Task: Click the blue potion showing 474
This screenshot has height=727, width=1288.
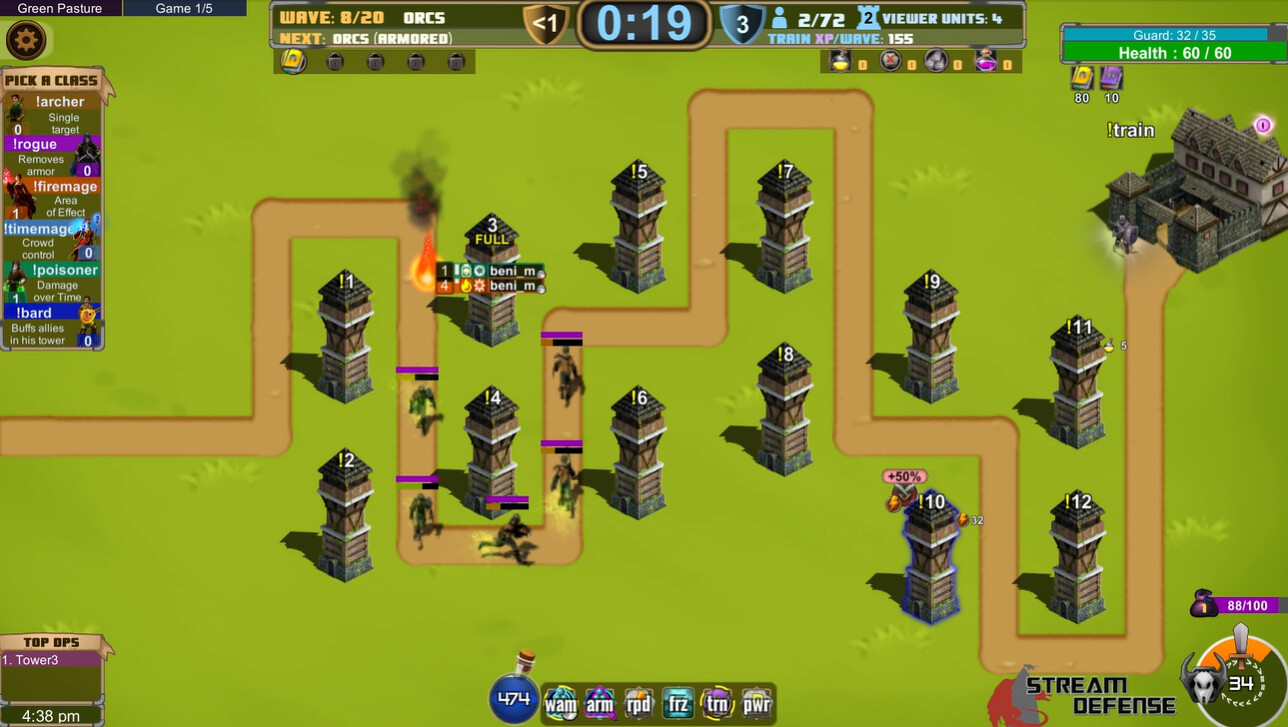Action: click(513, 697)
